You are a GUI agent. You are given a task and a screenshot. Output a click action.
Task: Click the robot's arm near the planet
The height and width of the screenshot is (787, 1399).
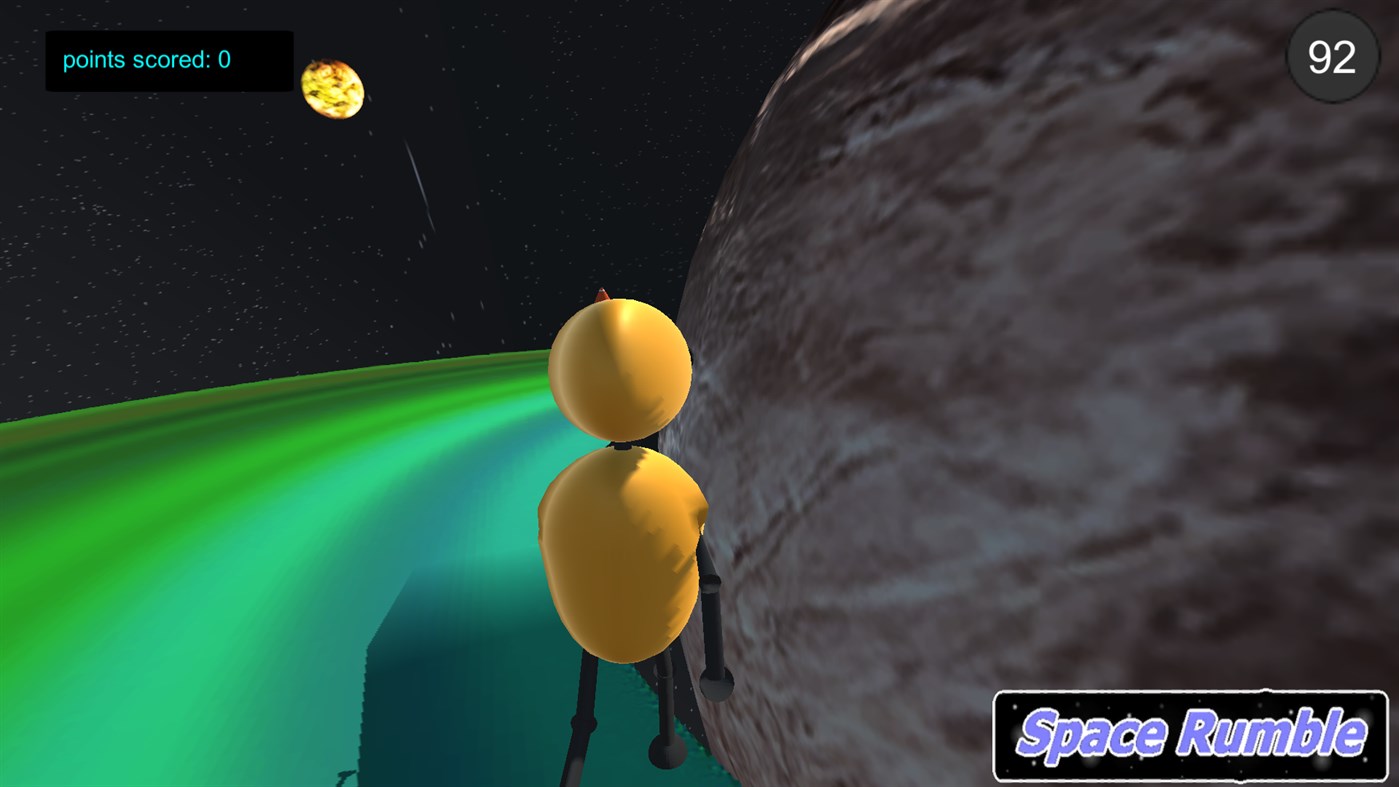click(710, 620)
